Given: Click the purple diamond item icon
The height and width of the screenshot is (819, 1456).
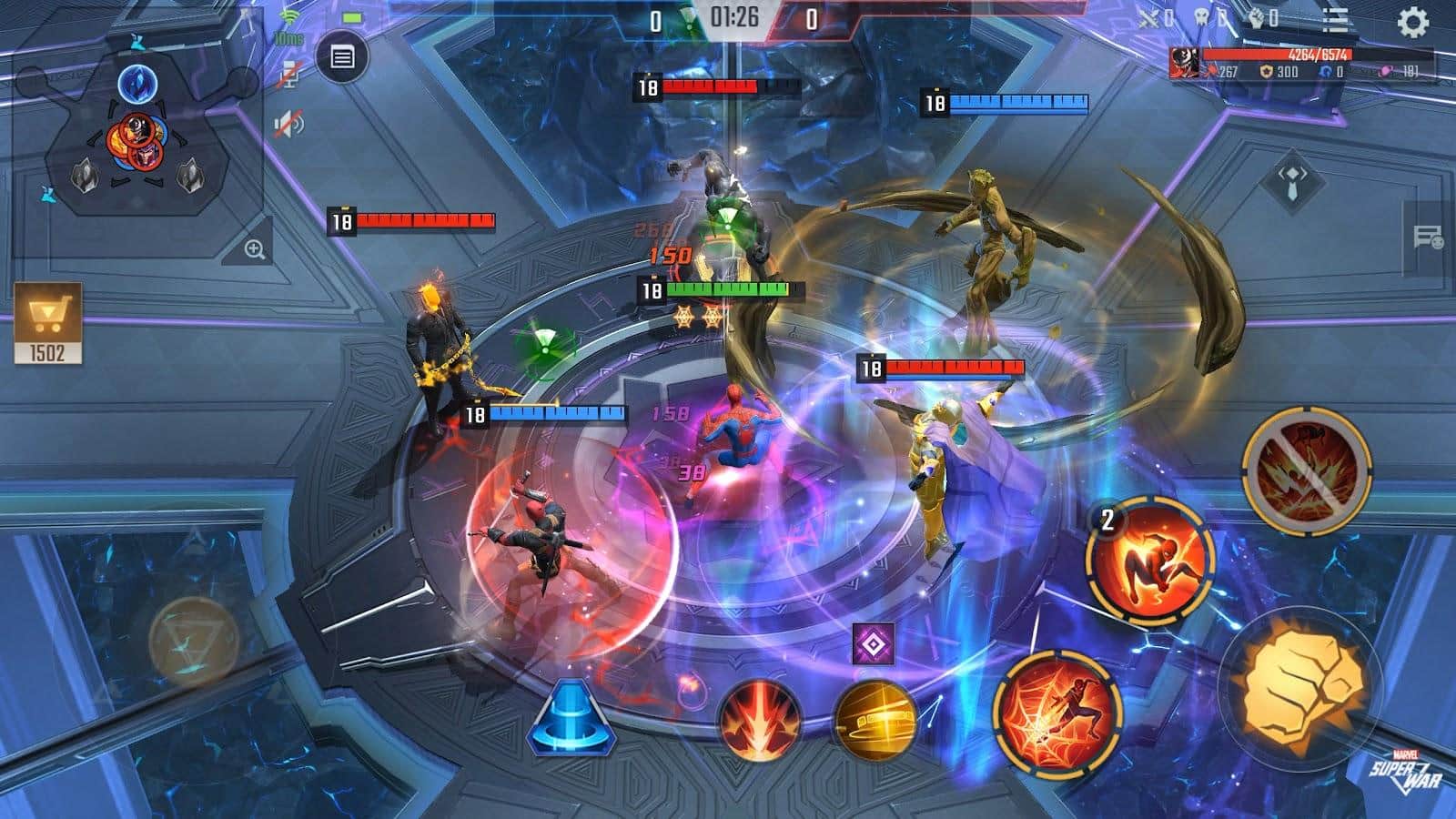Looking at the screenshot, I should point(873,645).
